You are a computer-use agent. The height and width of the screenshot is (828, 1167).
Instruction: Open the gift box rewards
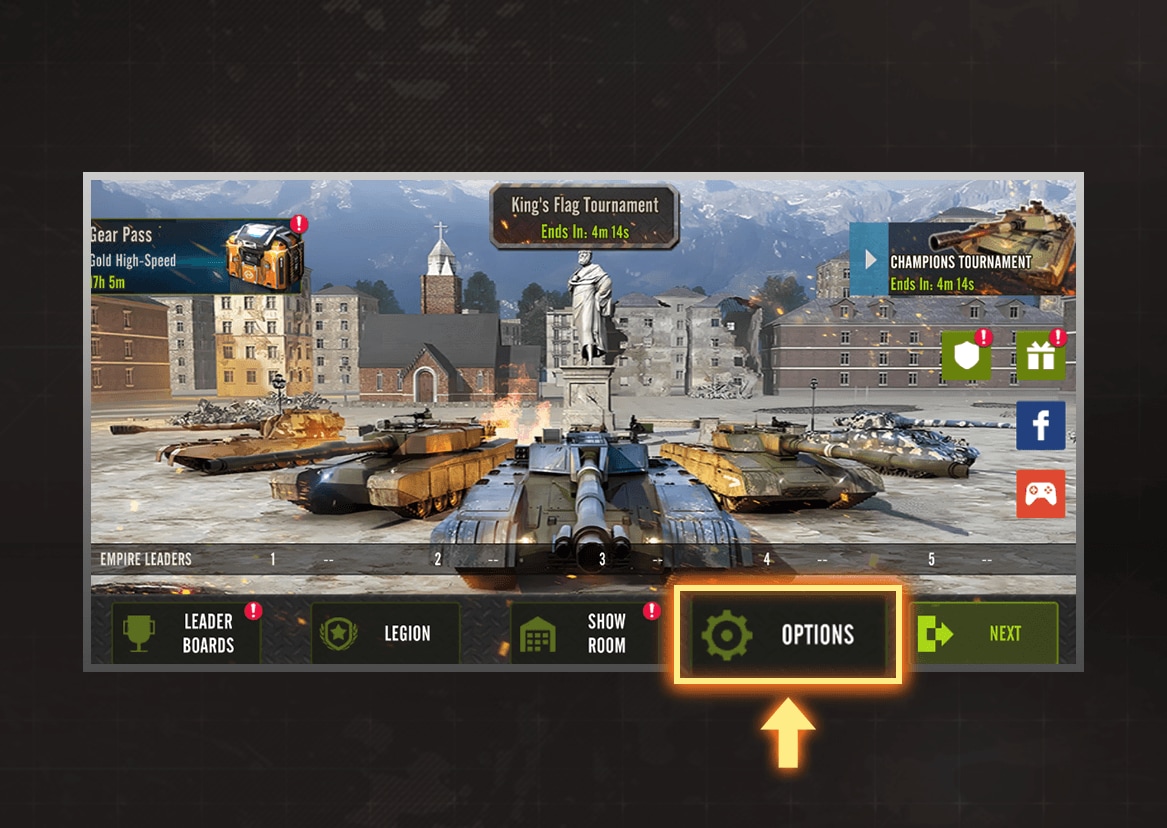(1041, 356)
